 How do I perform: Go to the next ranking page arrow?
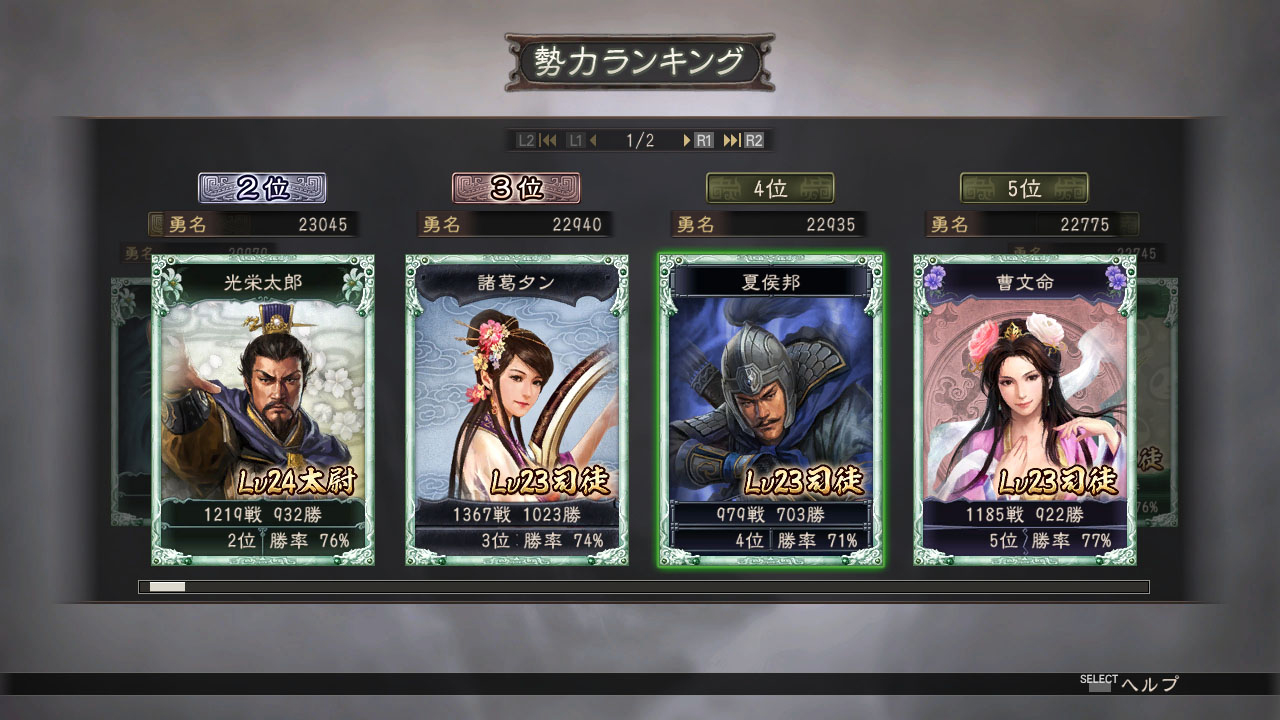point(688,141)
